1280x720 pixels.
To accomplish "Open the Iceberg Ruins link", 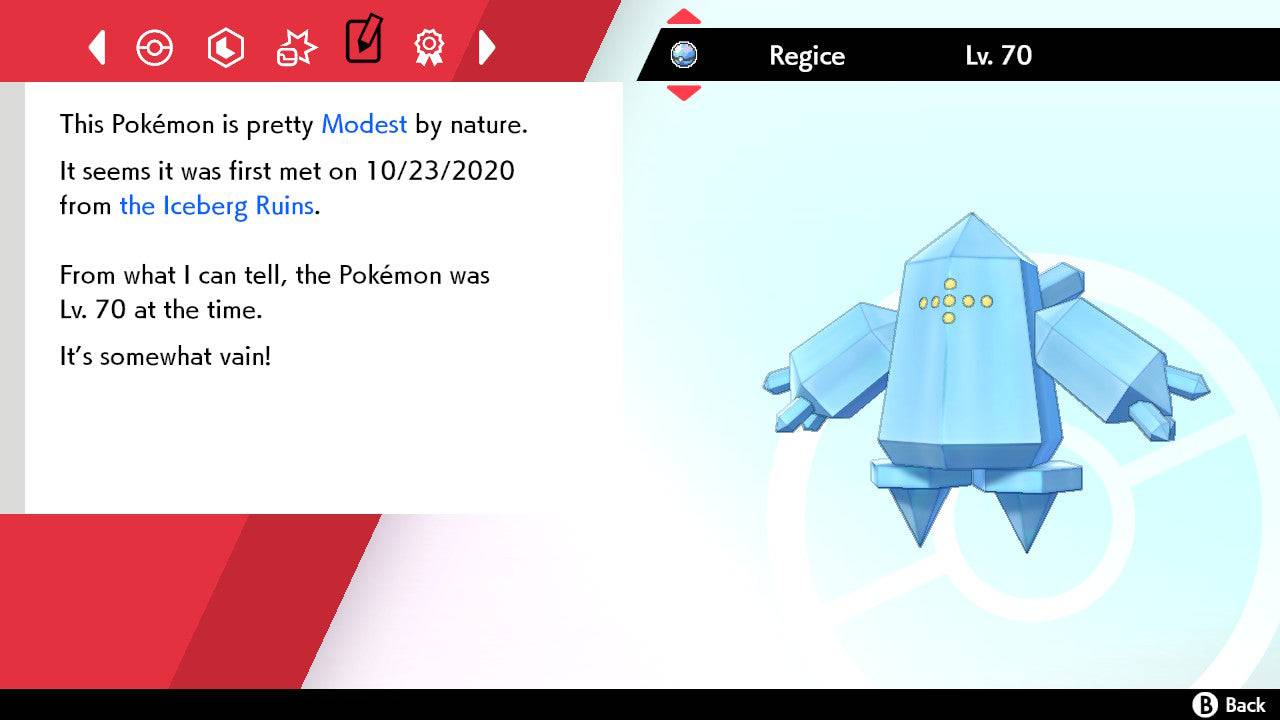I will coord(216,206).
